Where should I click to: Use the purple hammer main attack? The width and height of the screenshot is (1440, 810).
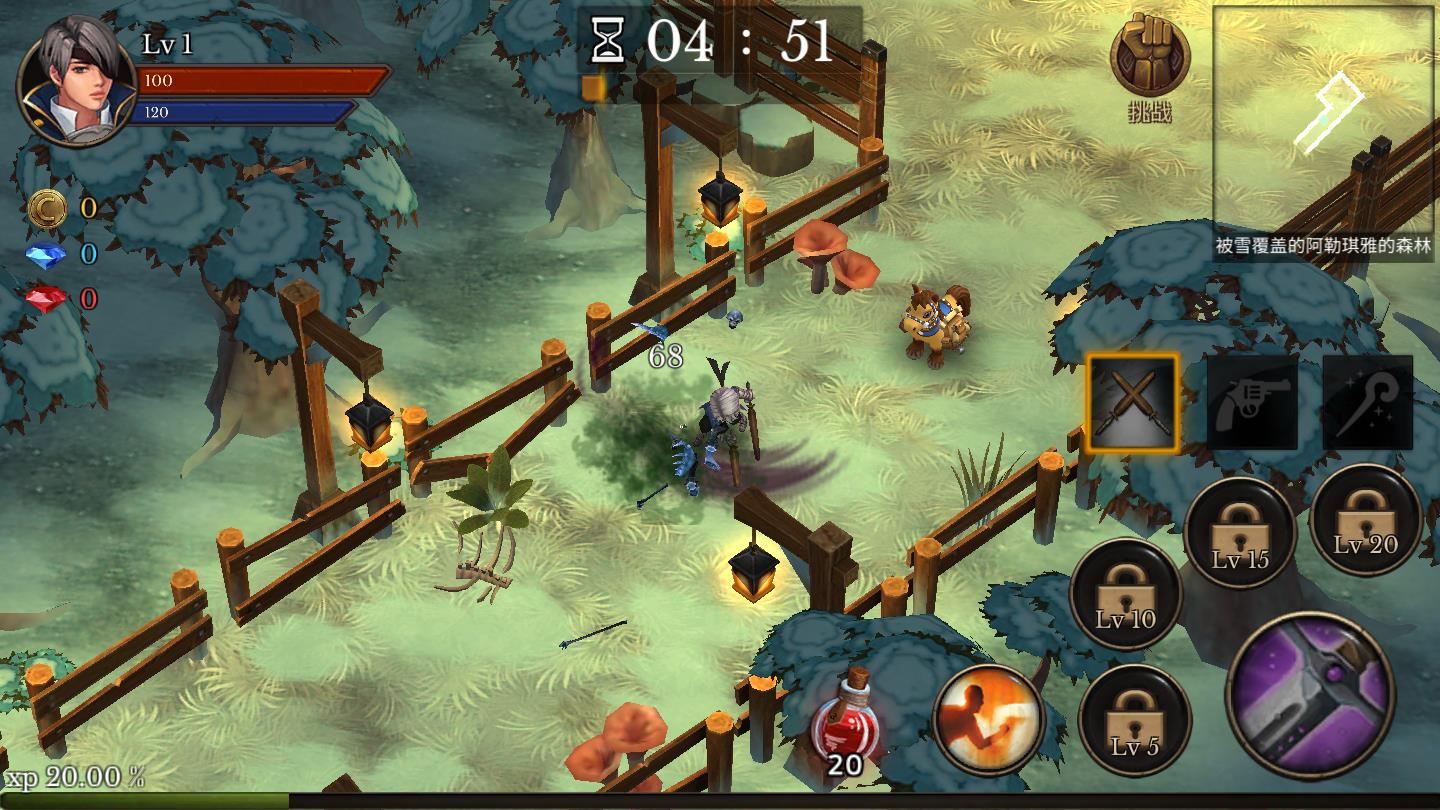click(1311, 695)
